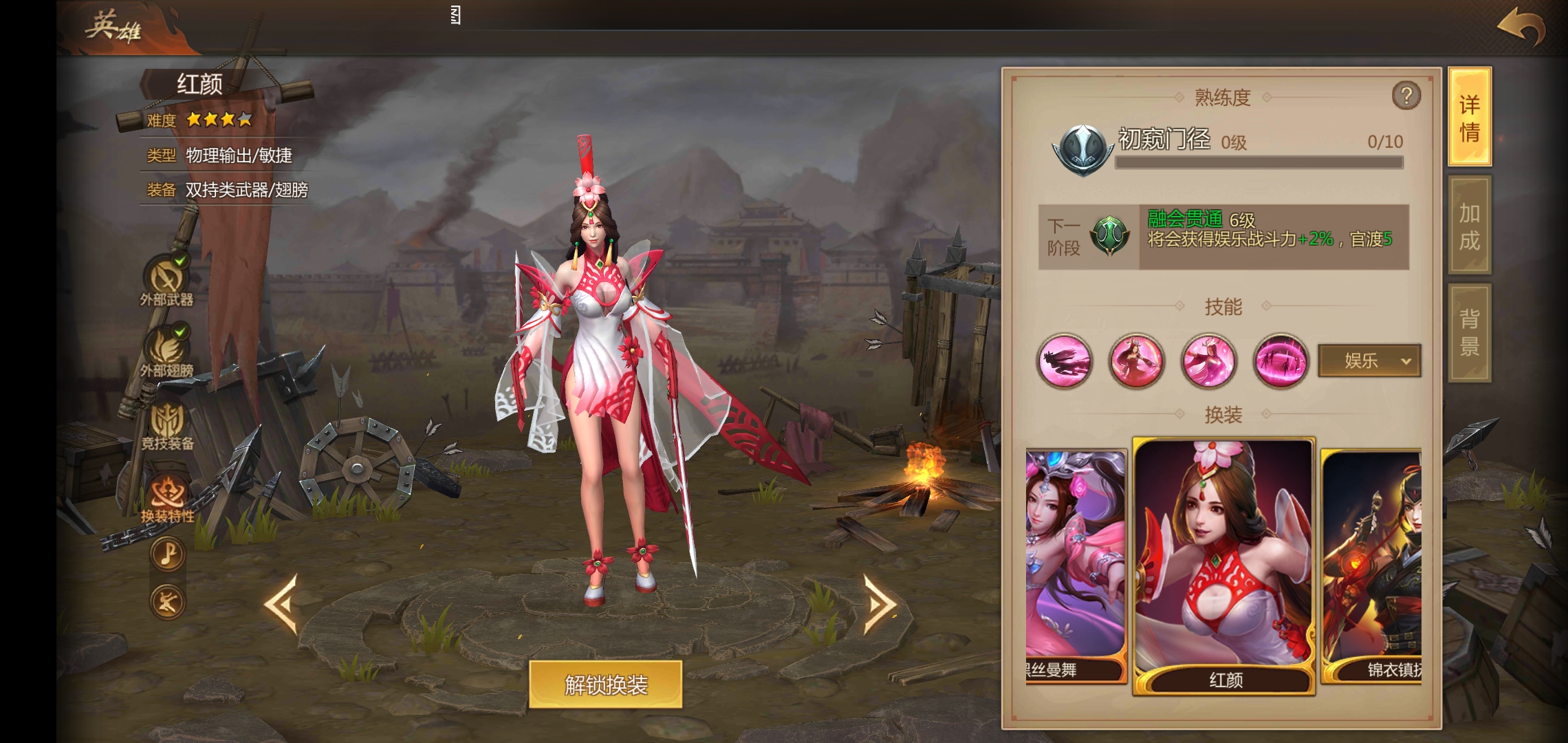Open the proficiency help question mark

tap(1406, 96)
